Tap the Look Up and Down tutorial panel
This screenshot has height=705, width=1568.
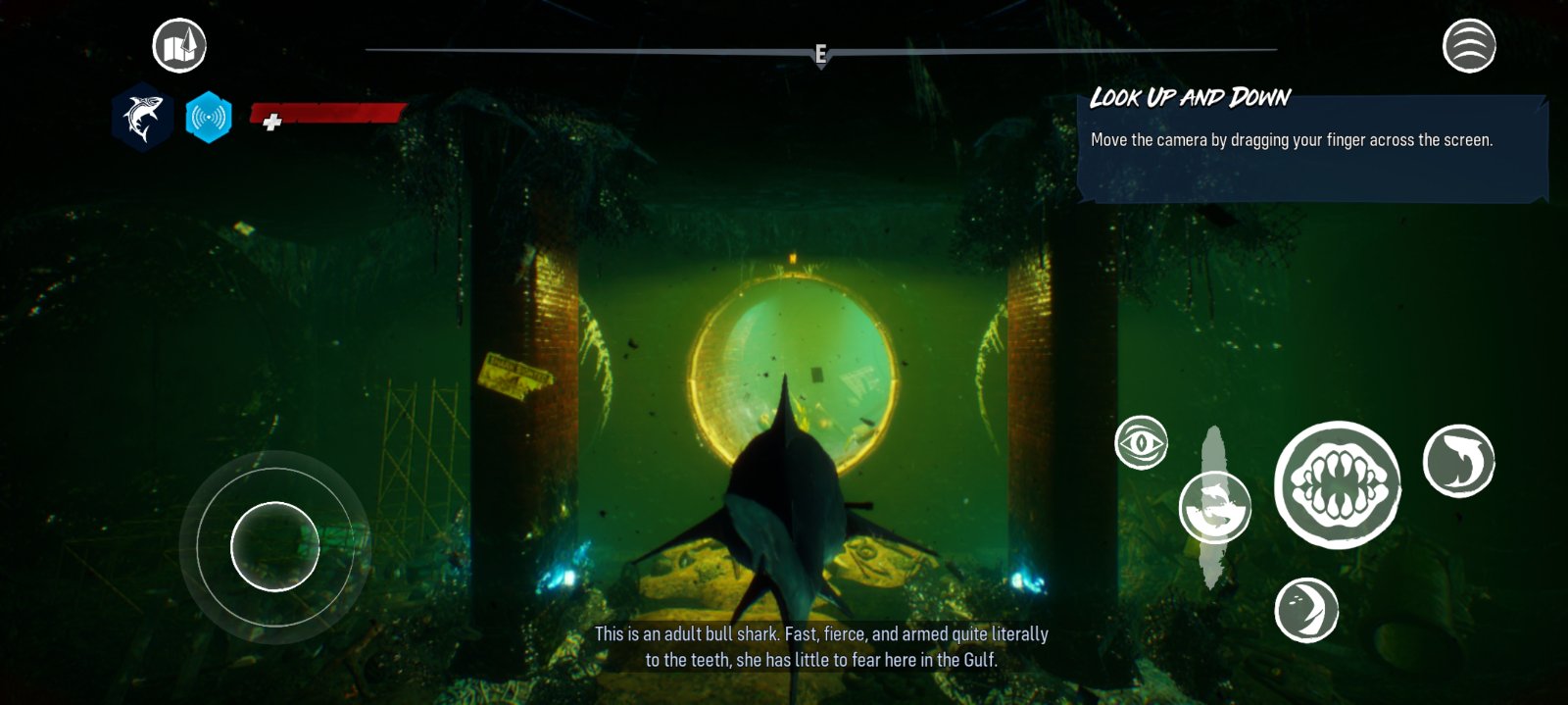click(x=1311, y=145)
